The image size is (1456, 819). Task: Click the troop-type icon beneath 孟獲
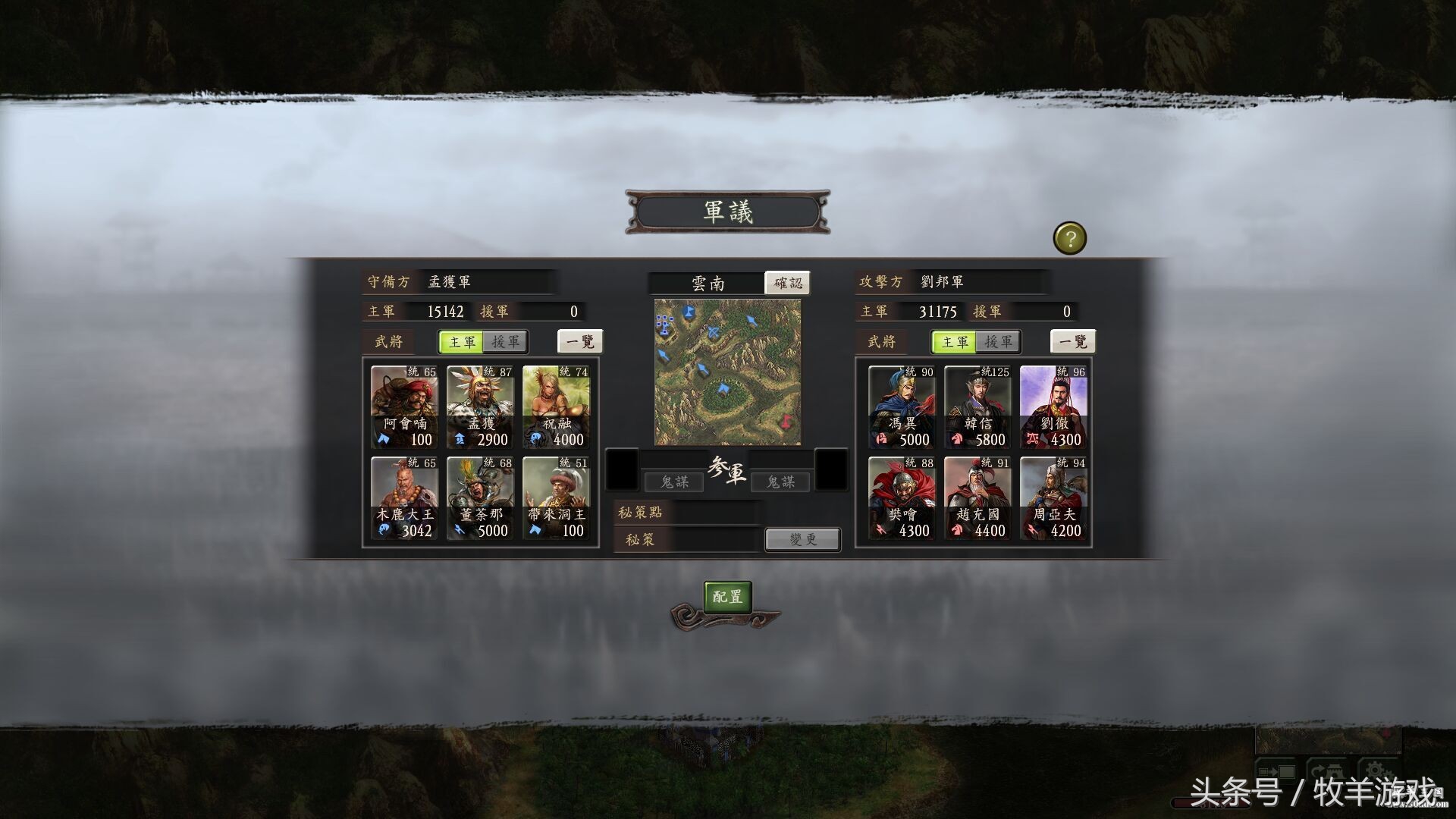pos(460,439)
